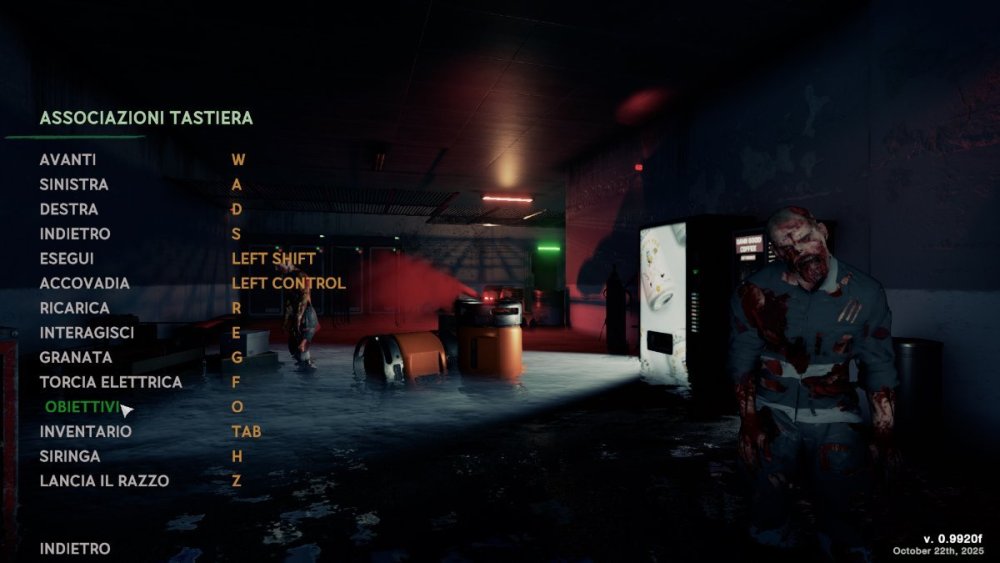Select the TORCIA ELETTRICA binding
Image resolution: width=1000 pixels, height=563 pixels.
(x=111, y=382)
